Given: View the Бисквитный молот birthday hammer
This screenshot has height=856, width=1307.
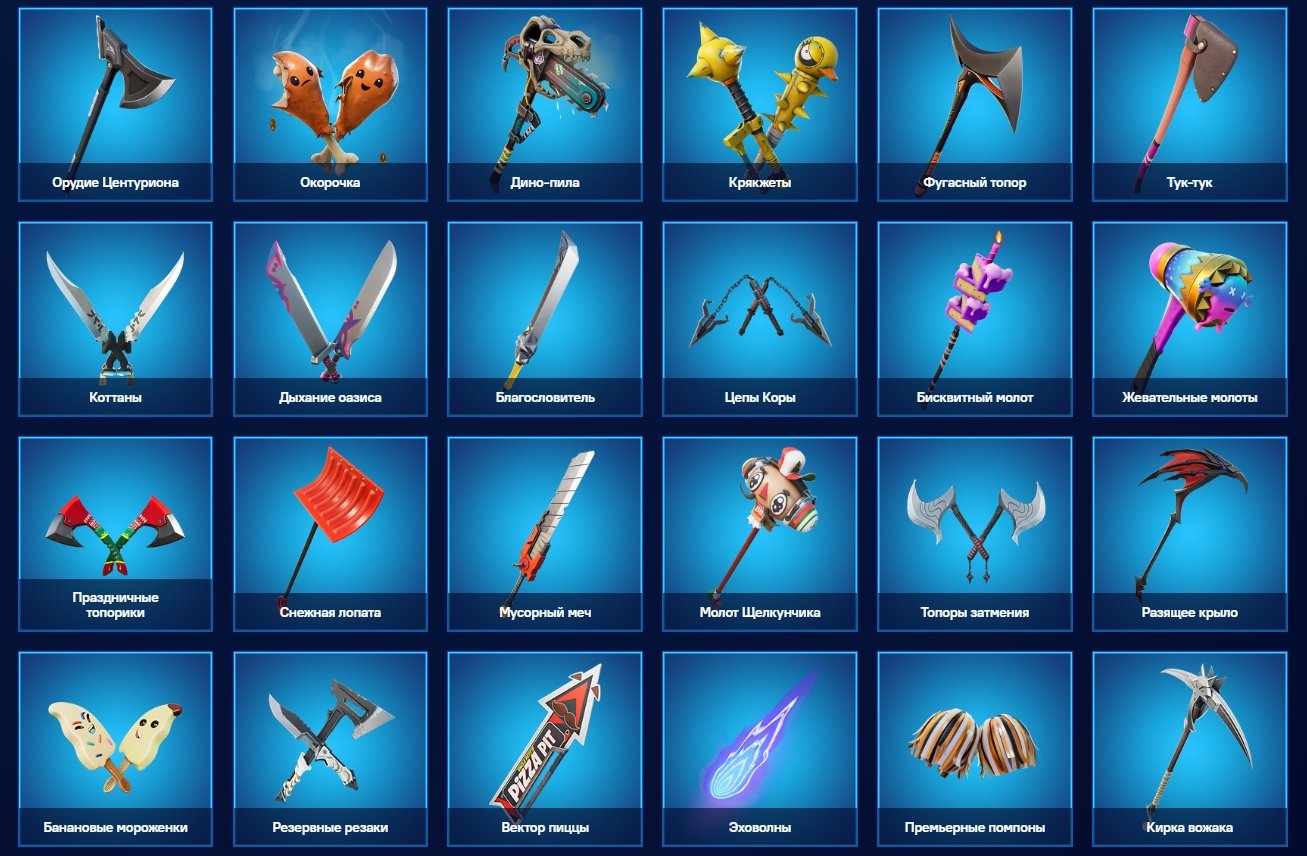Looking at the screenshot, I should pos(975,310).
